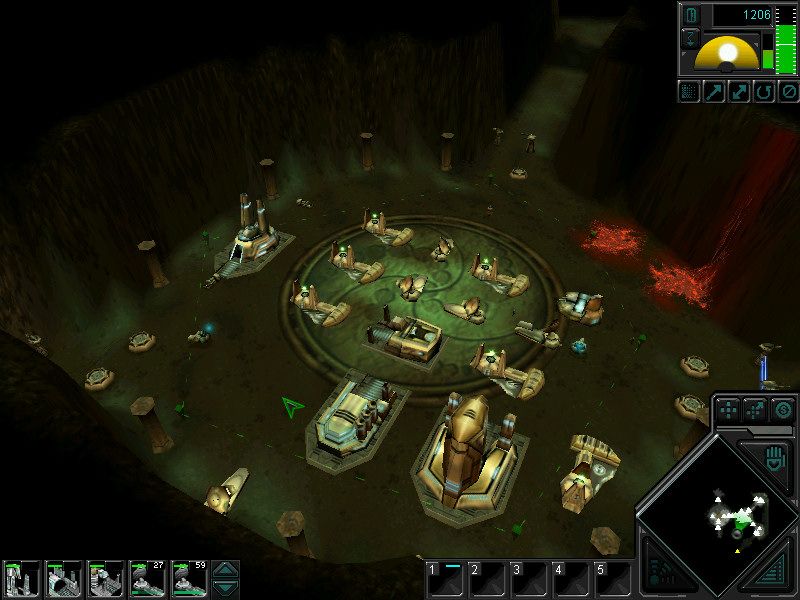Select the turret icon labeled 27

pos(147,579)
